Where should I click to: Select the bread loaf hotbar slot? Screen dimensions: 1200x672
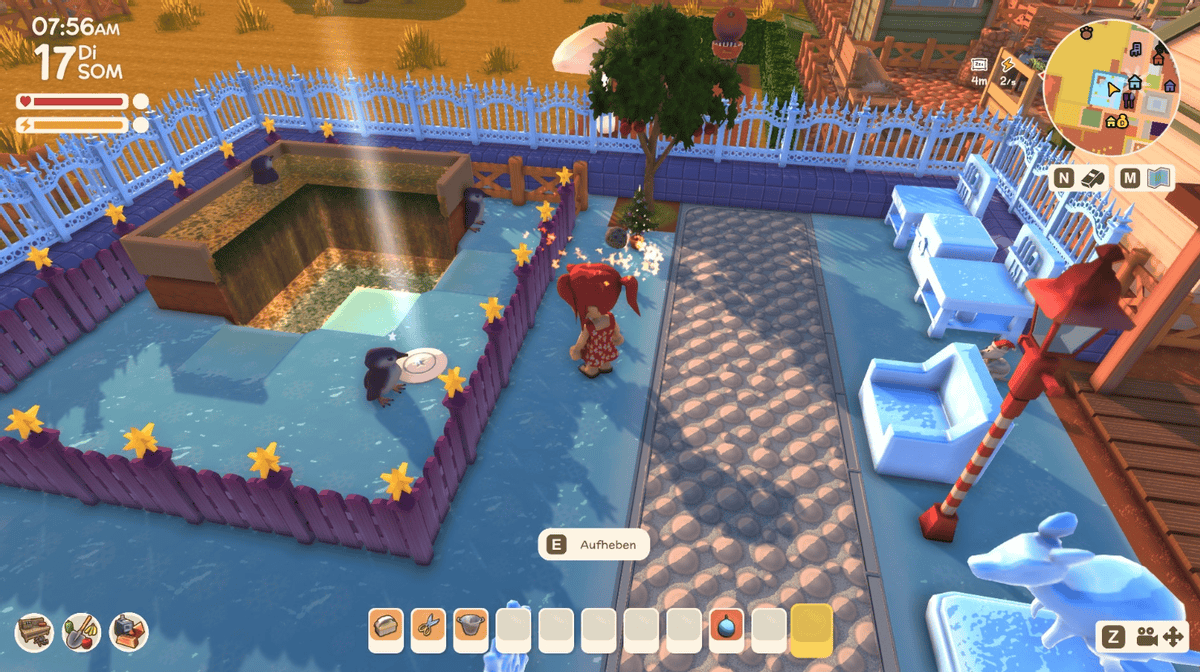(386, 629)
